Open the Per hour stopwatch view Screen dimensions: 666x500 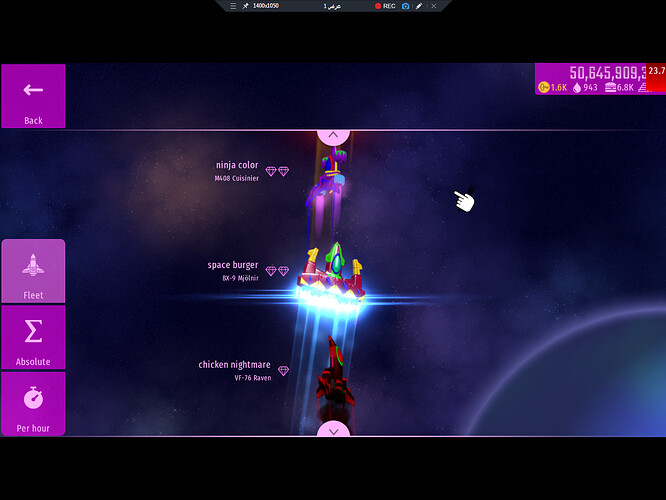(33, 404)
